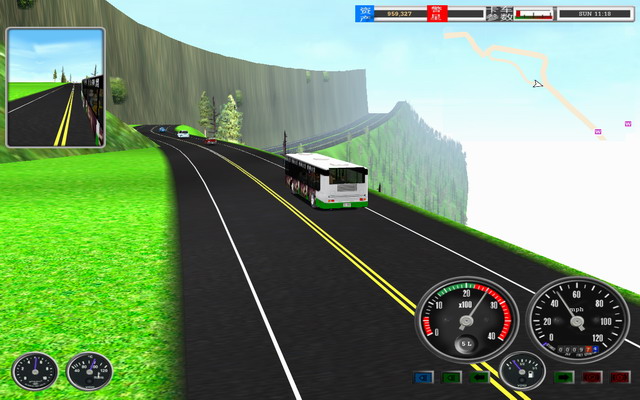The height and width of the screenshot is (400, 640).
Task: Open the blue assets icon in top bar
Action: 365,13
